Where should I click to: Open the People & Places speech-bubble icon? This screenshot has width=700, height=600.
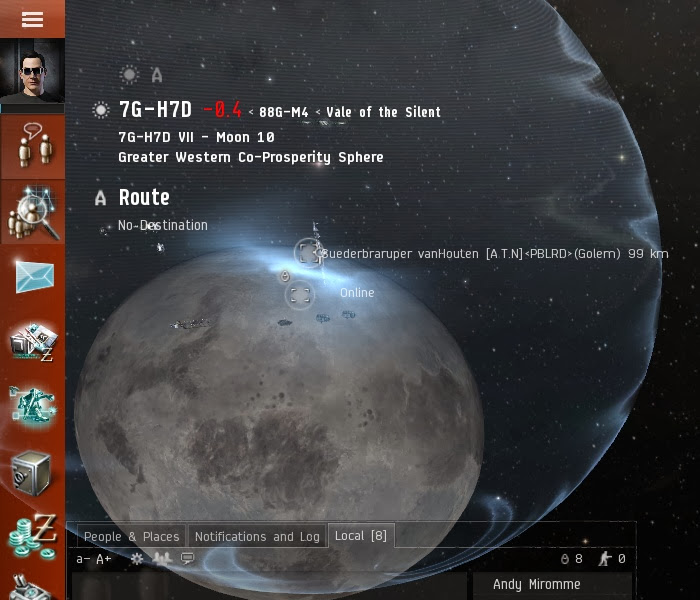coord(32,147)
